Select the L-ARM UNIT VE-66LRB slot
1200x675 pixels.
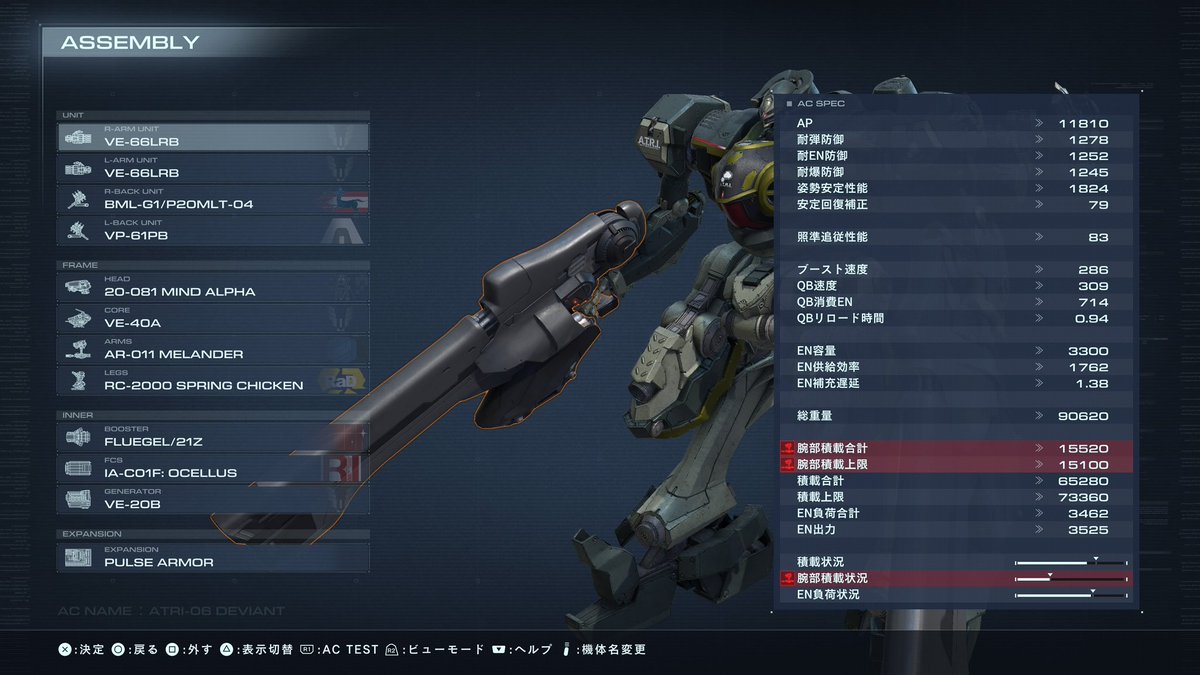click(x=213, y=167)
